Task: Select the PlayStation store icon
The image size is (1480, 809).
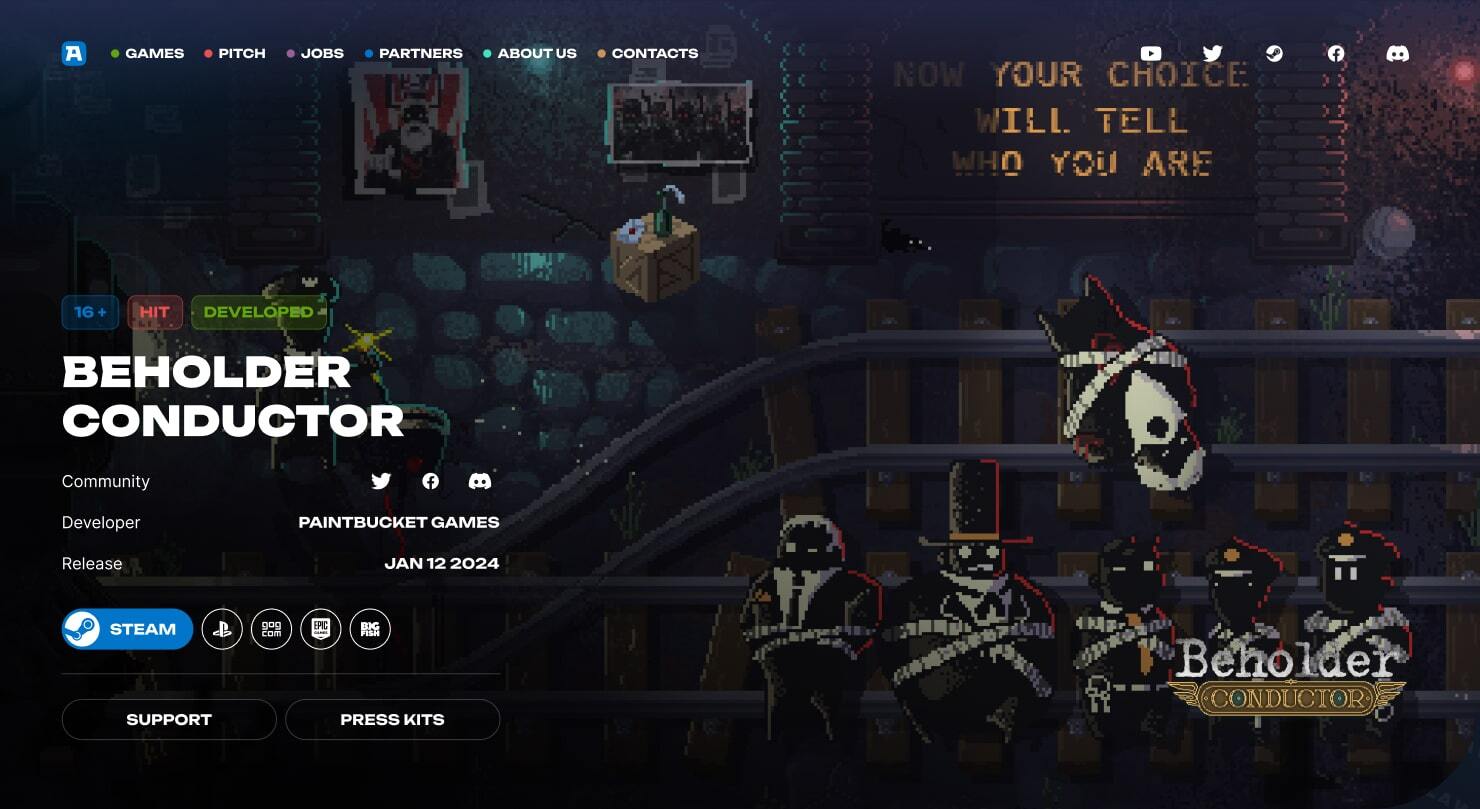Action: click(222, 629)
